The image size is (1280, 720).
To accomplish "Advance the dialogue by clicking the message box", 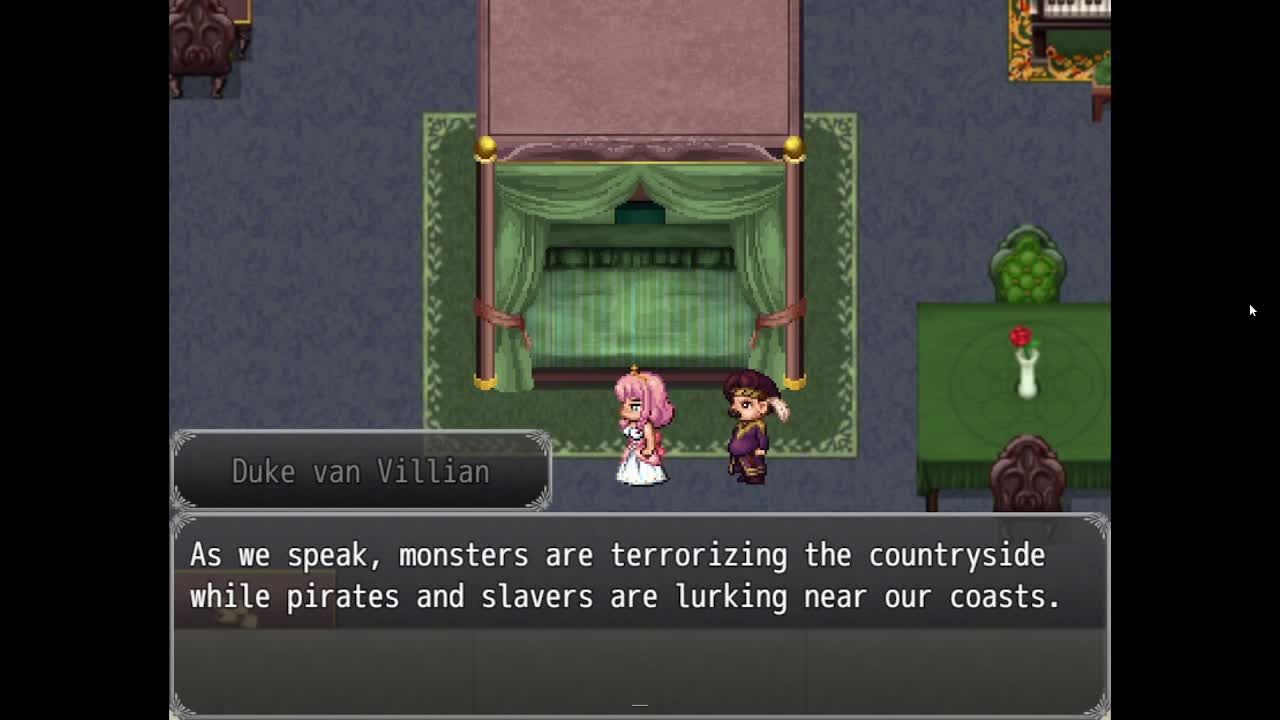I will tap(639, 615).
